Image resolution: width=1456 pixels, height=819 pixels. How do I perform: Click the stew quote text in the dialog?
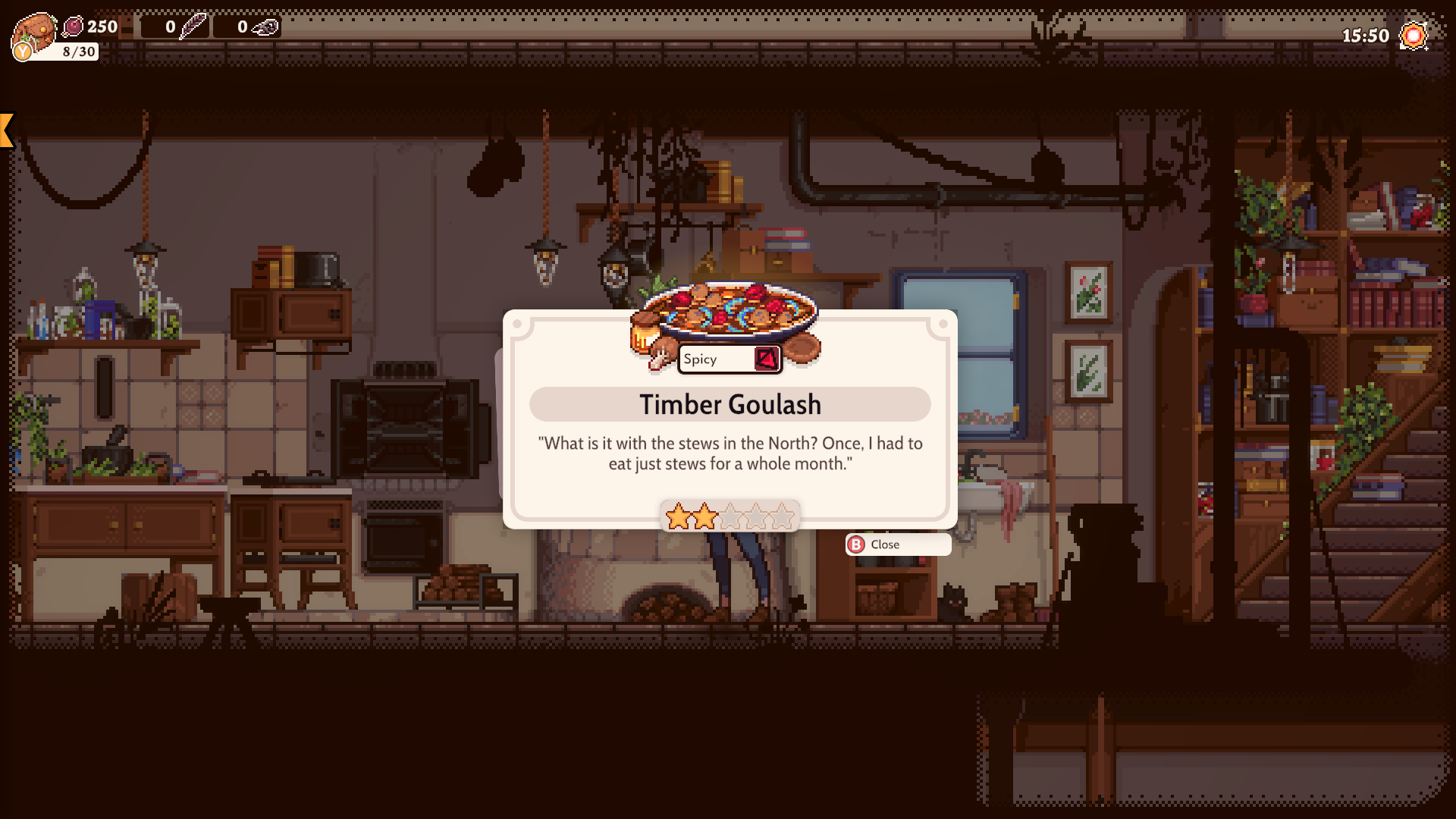pos(729,453)
